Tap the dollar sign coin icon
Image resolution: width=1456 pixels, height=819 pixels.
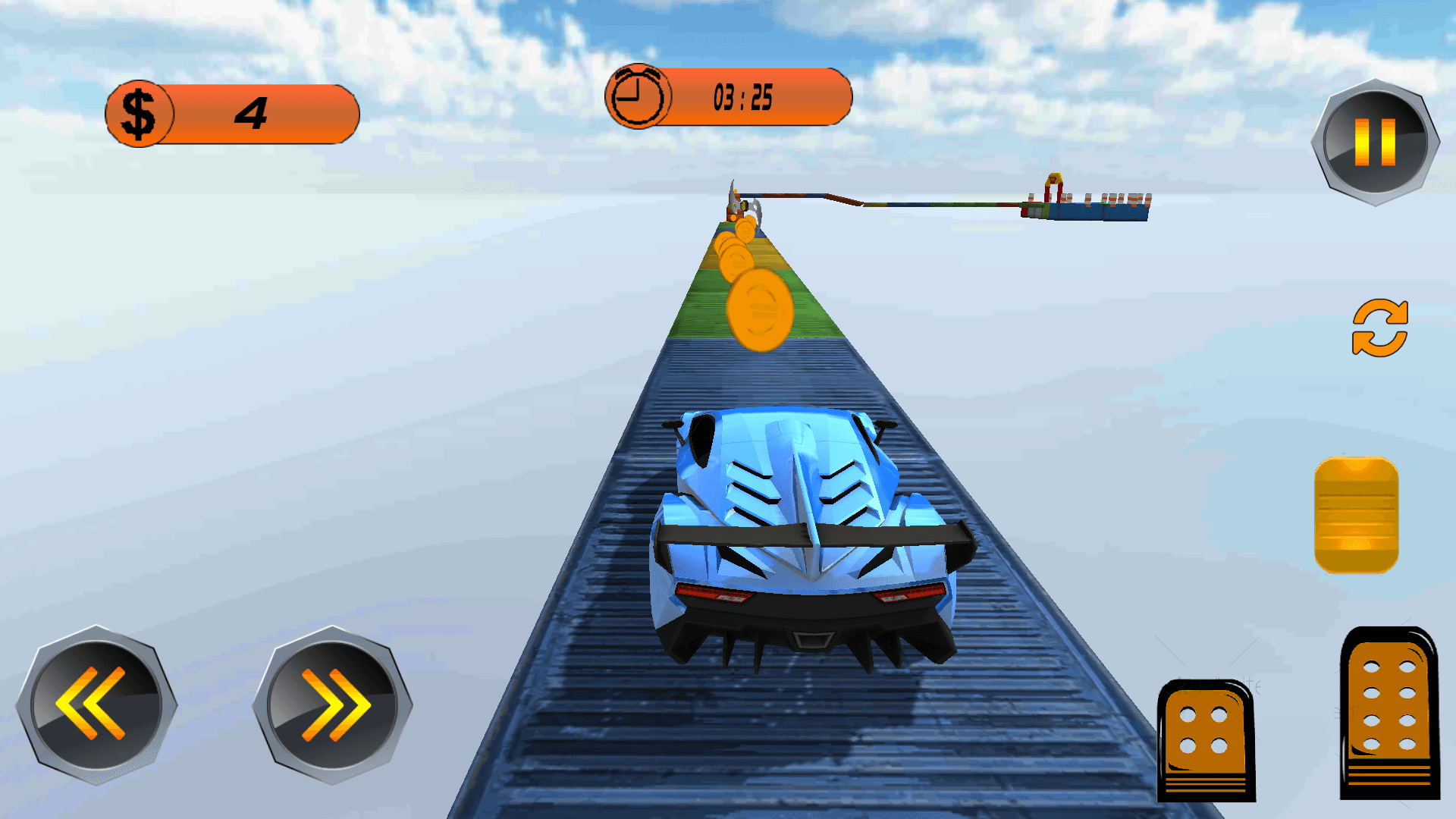point(139,112)
